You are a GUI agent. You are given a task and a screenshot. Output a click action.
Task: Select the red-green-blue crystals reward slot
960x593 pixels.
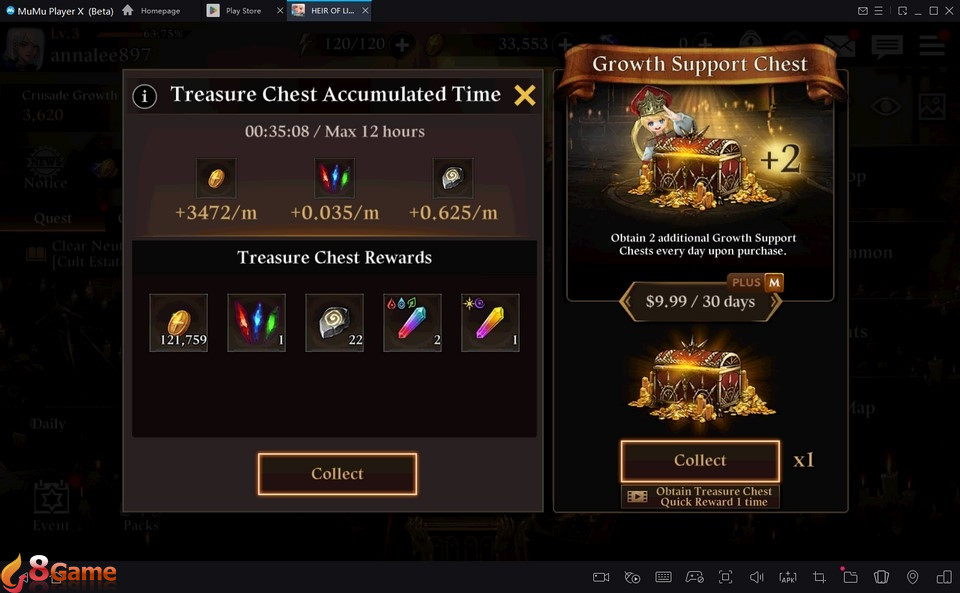click(257, 323)
